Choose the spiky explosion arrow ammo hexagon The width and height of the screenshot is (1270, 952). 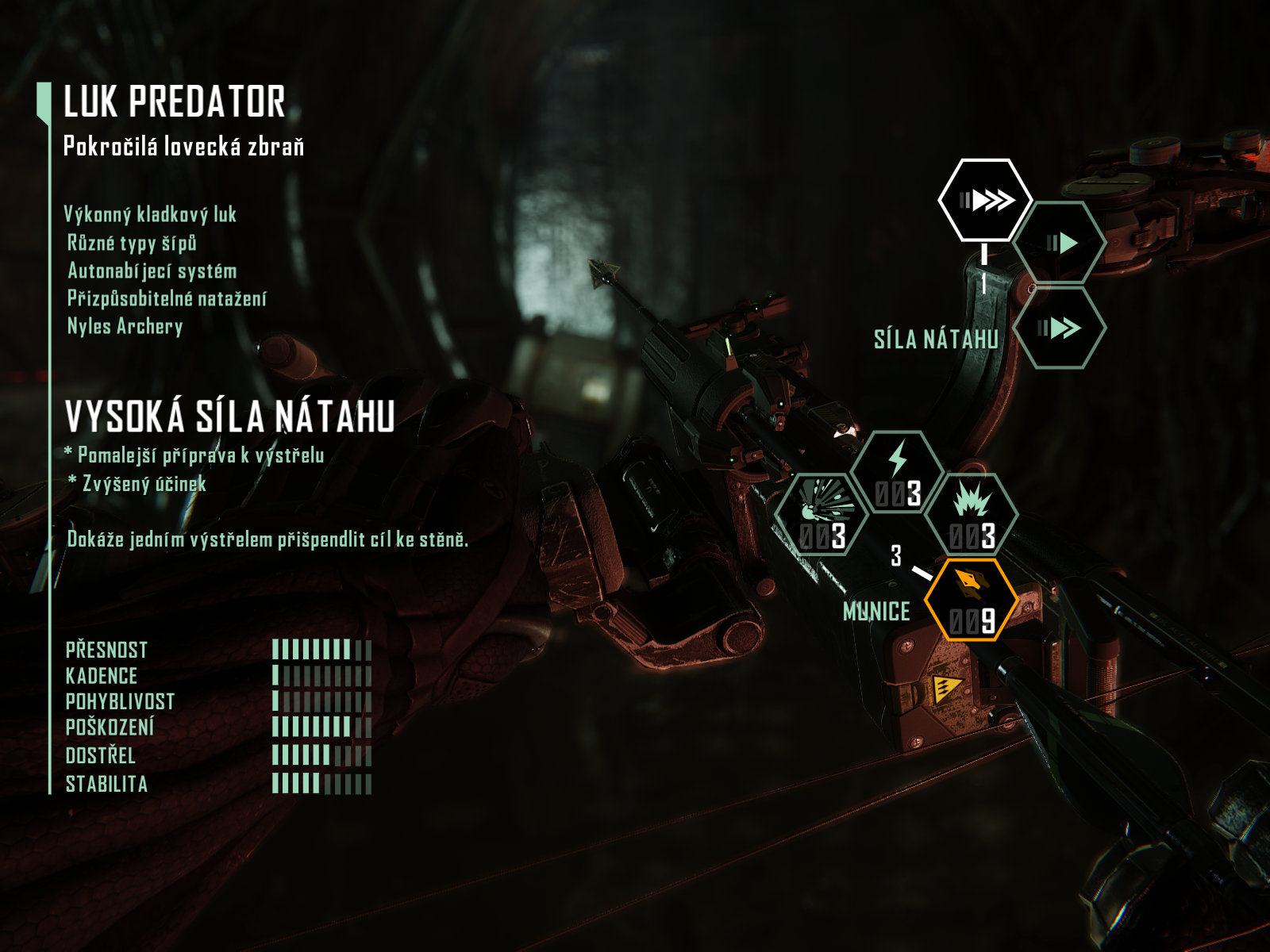(972, 516)
